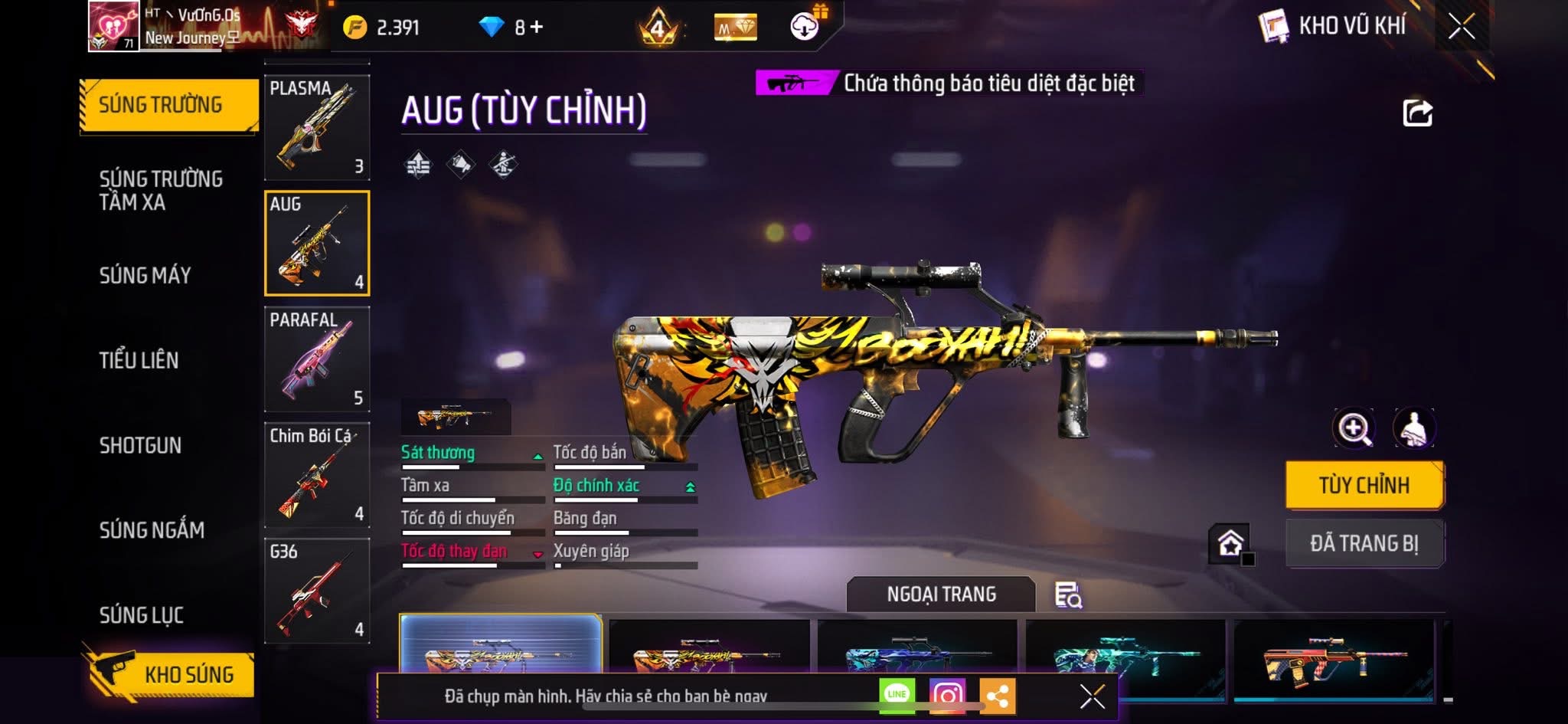This screenshot has width=1568, height=724.
Task: Dismiss the screenshot share banner
Action: [x=1092, y=696]
